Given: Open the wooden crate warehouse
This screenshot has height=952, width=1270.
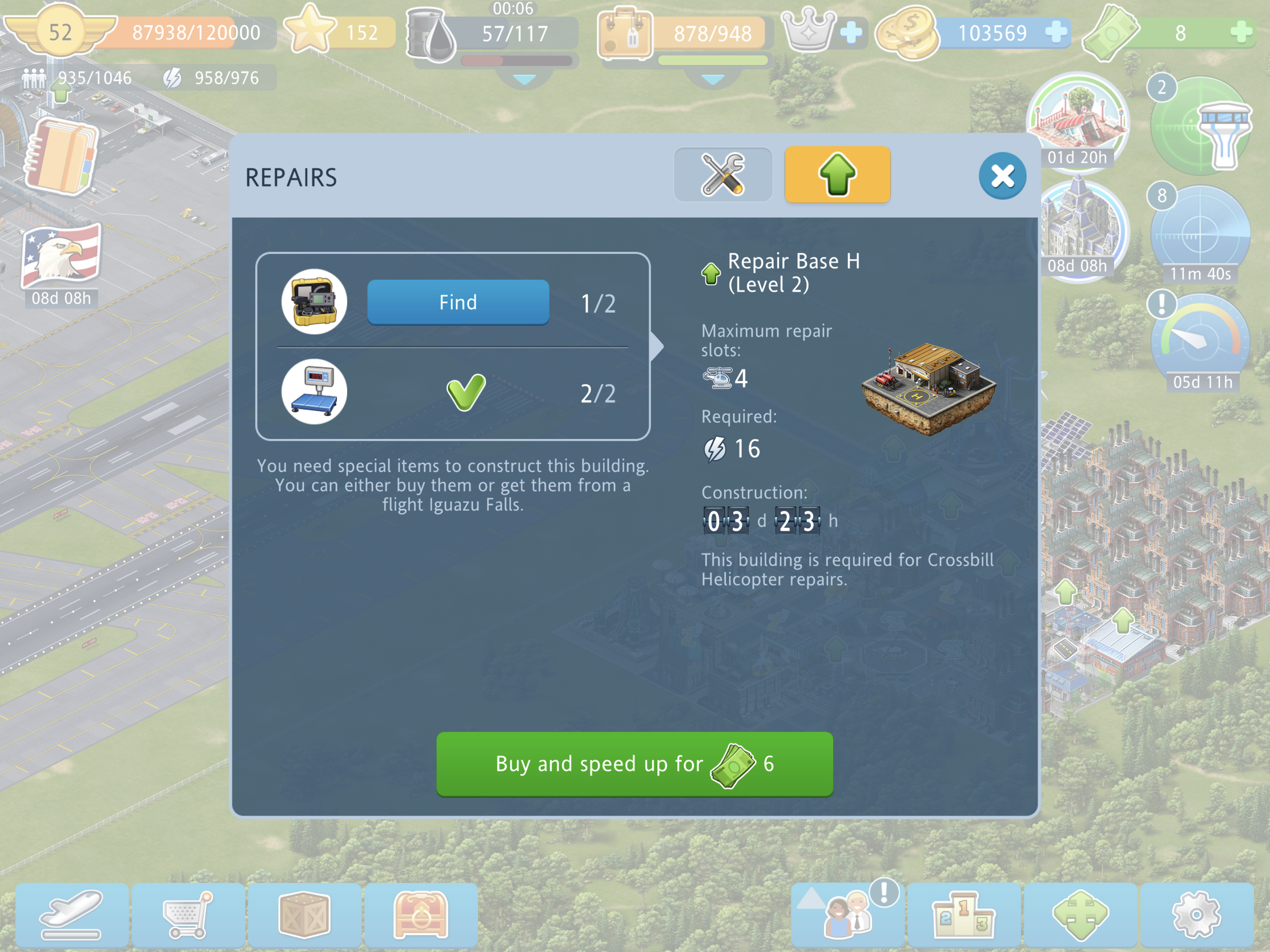Looking at the screenshot, I should (304, 915).
